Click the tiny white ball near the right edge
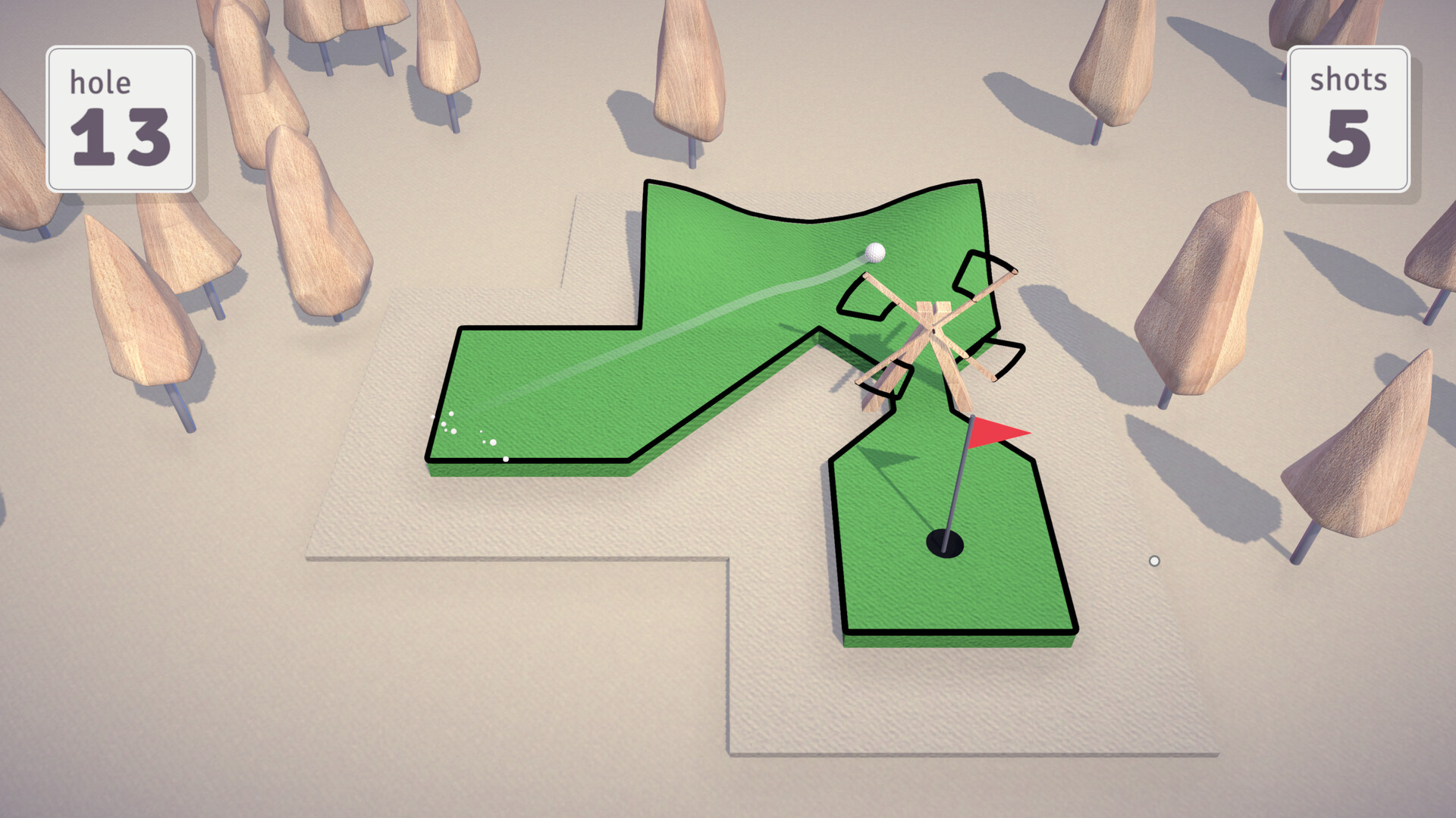Viewport: 1456px width, 818px height. click(1154, 559)
